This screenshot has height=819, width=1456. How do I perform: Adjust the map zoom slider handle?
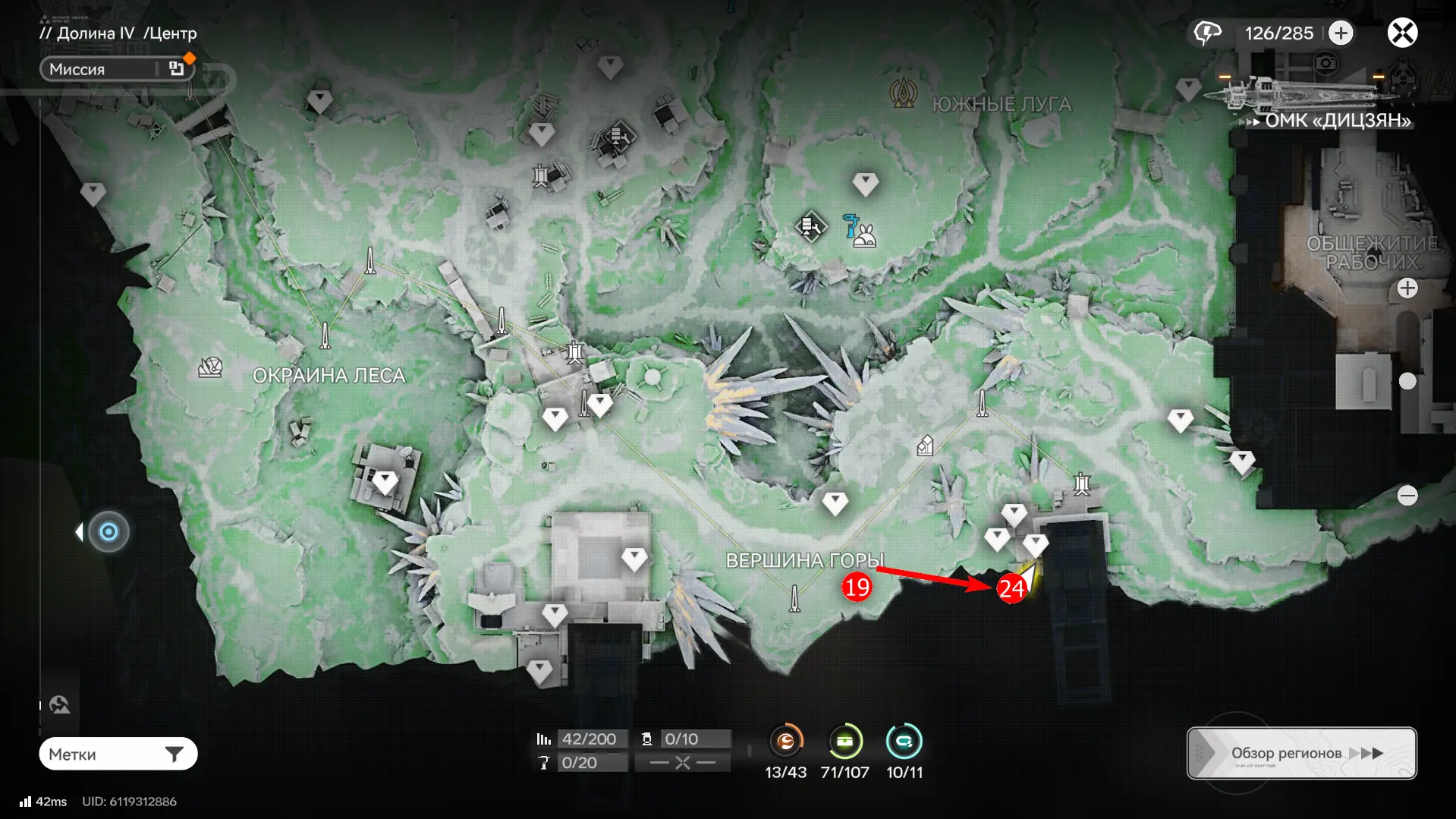[1407, 381]
